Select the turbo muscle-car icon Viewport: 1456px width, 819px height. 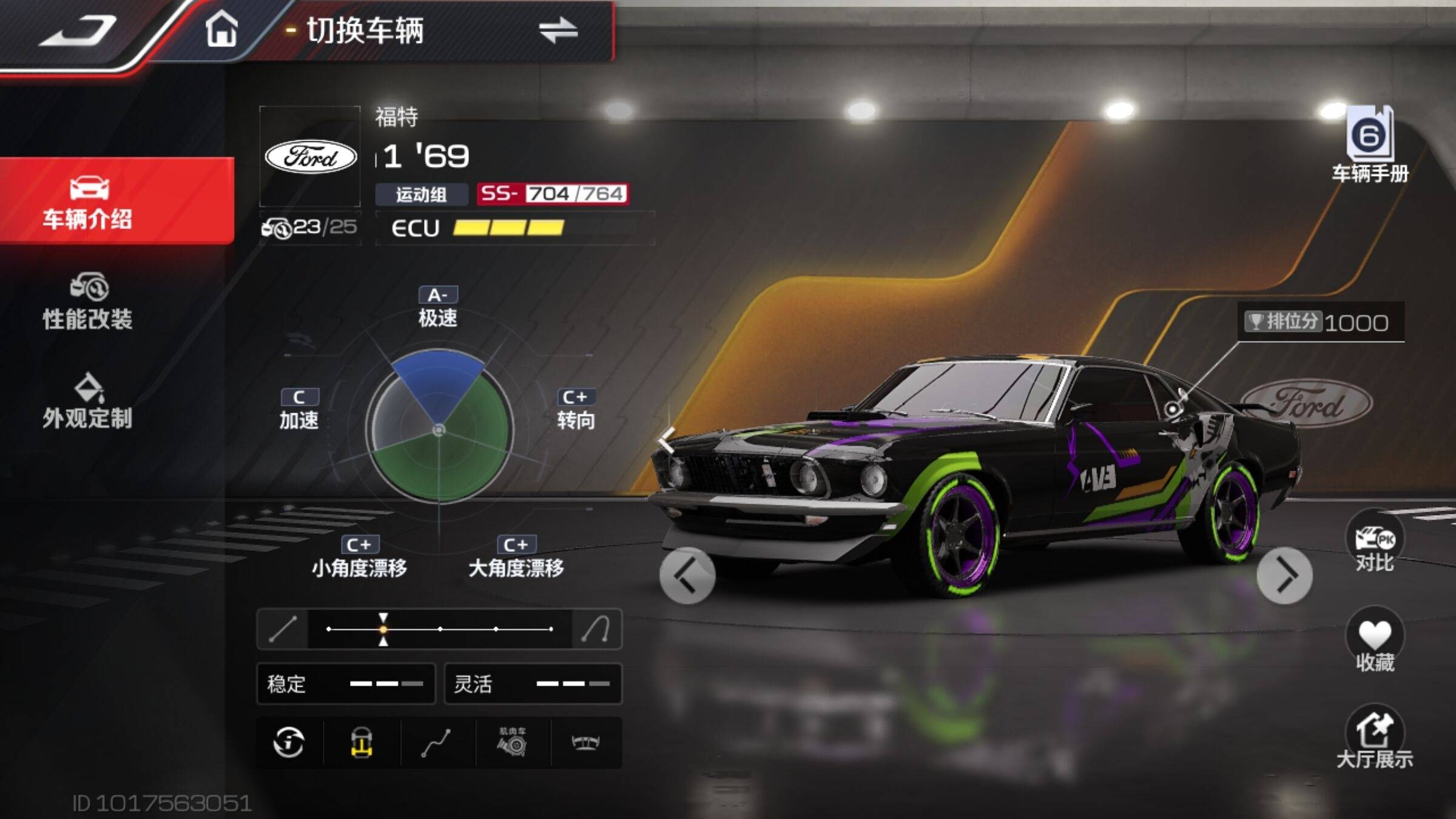513,743
